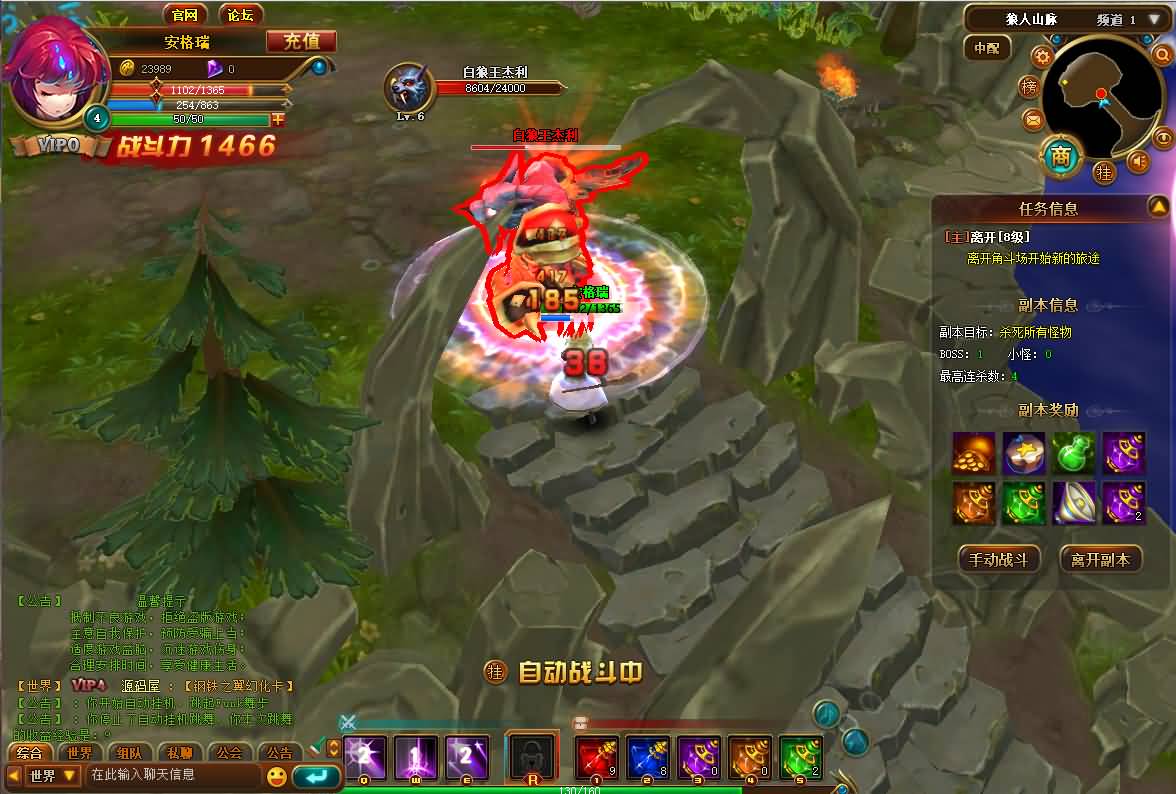This screenshot has width=1176, height=794.
Task: Open the 榜 ranking icon
Action: pyautogui.click(x=1029, y=88)
